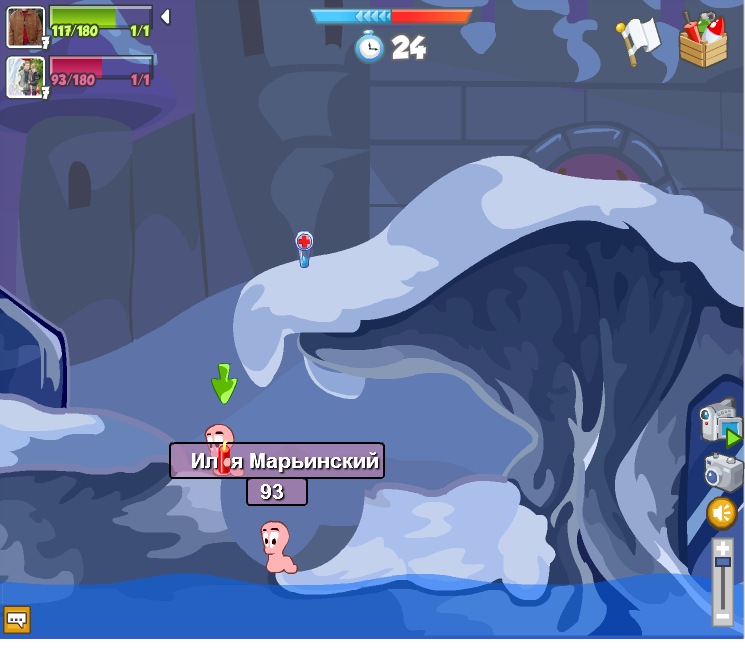Image resolution: width=745 pixels, height=650 pixels.
Task: Click the white surrender flag
Action: point(637,40)
